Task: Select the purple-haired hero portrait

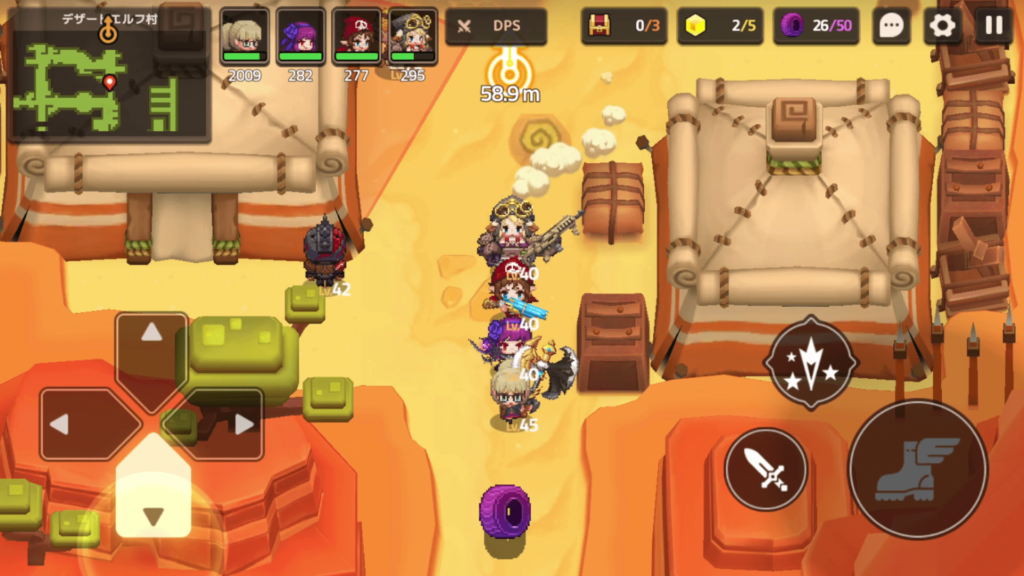Action: pyautogui.click(x=301, y=37)
